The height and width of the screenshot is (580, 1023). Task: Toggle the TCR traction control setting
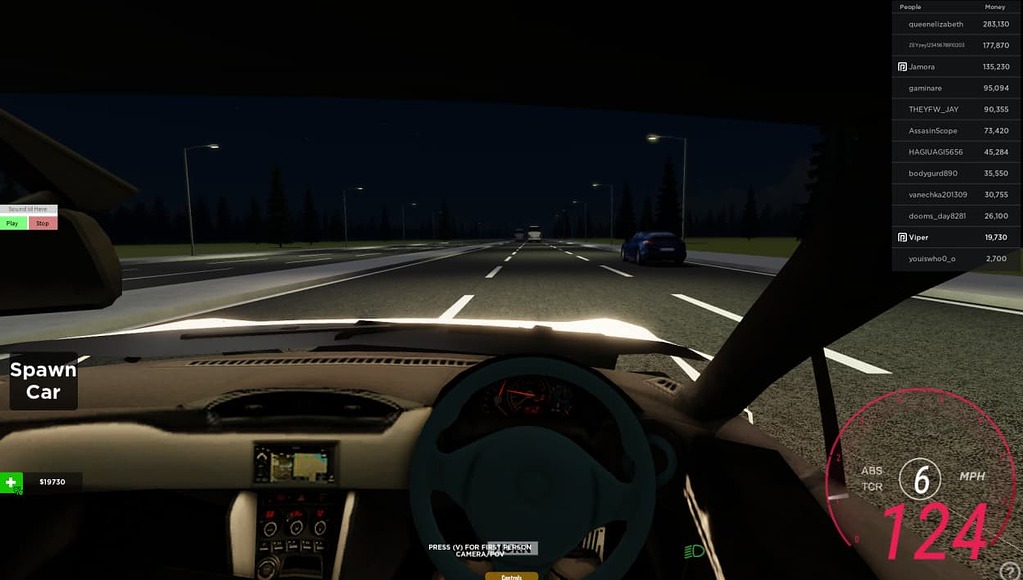coord(872,486)
